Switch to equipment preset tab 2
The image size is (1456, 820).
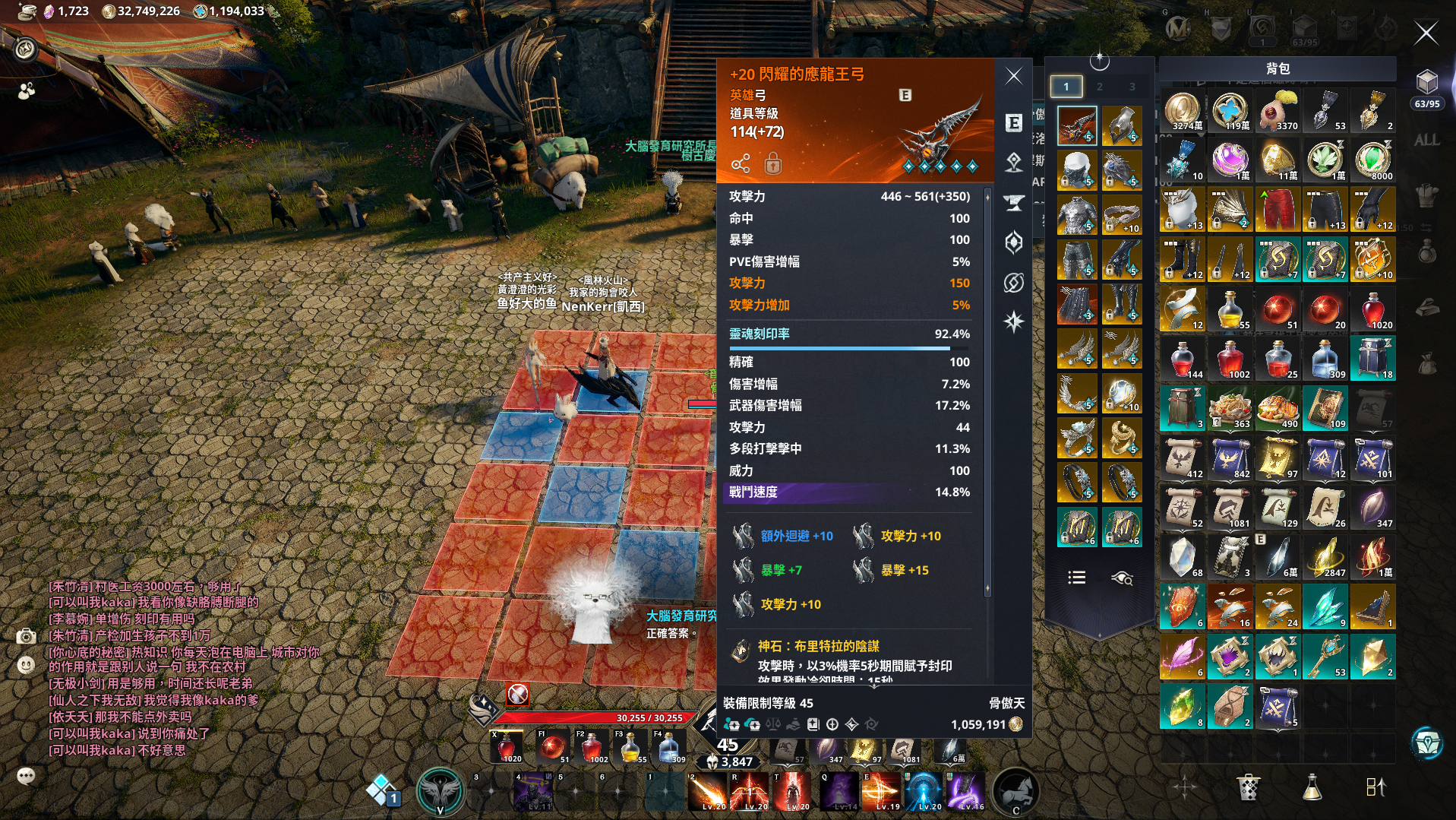[1099, 87]
